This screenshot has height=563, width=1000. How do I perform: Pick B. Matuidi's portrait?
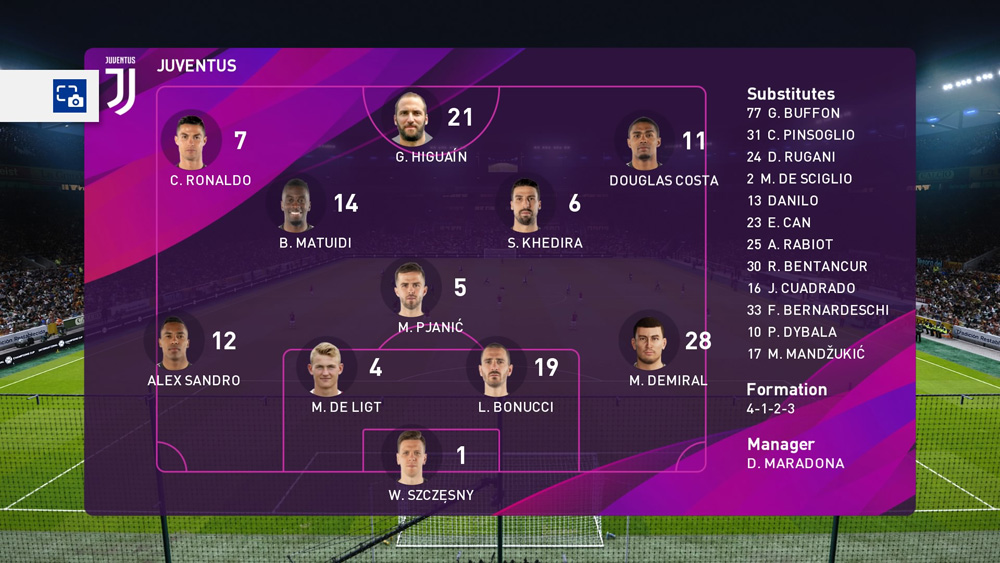(296, 205)
